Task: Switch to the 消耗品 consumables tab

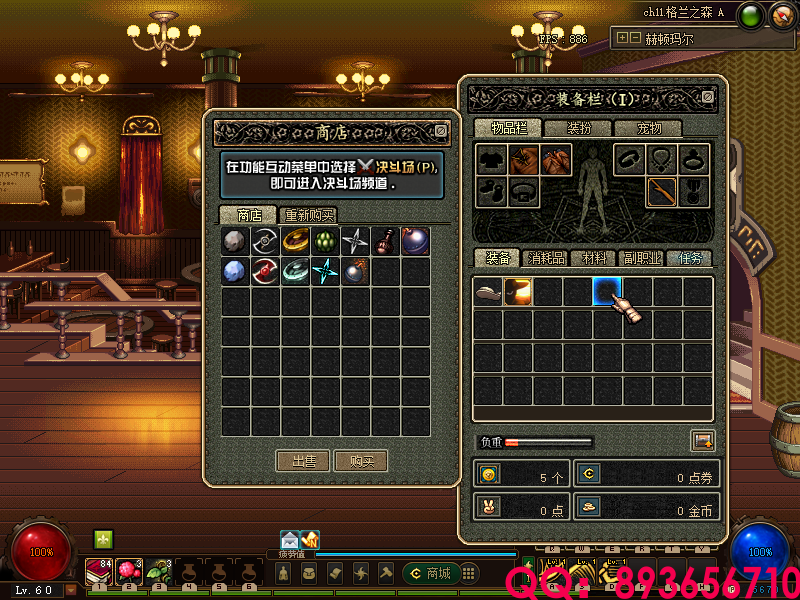Action: pyautogui.click(x=545, y=258)
